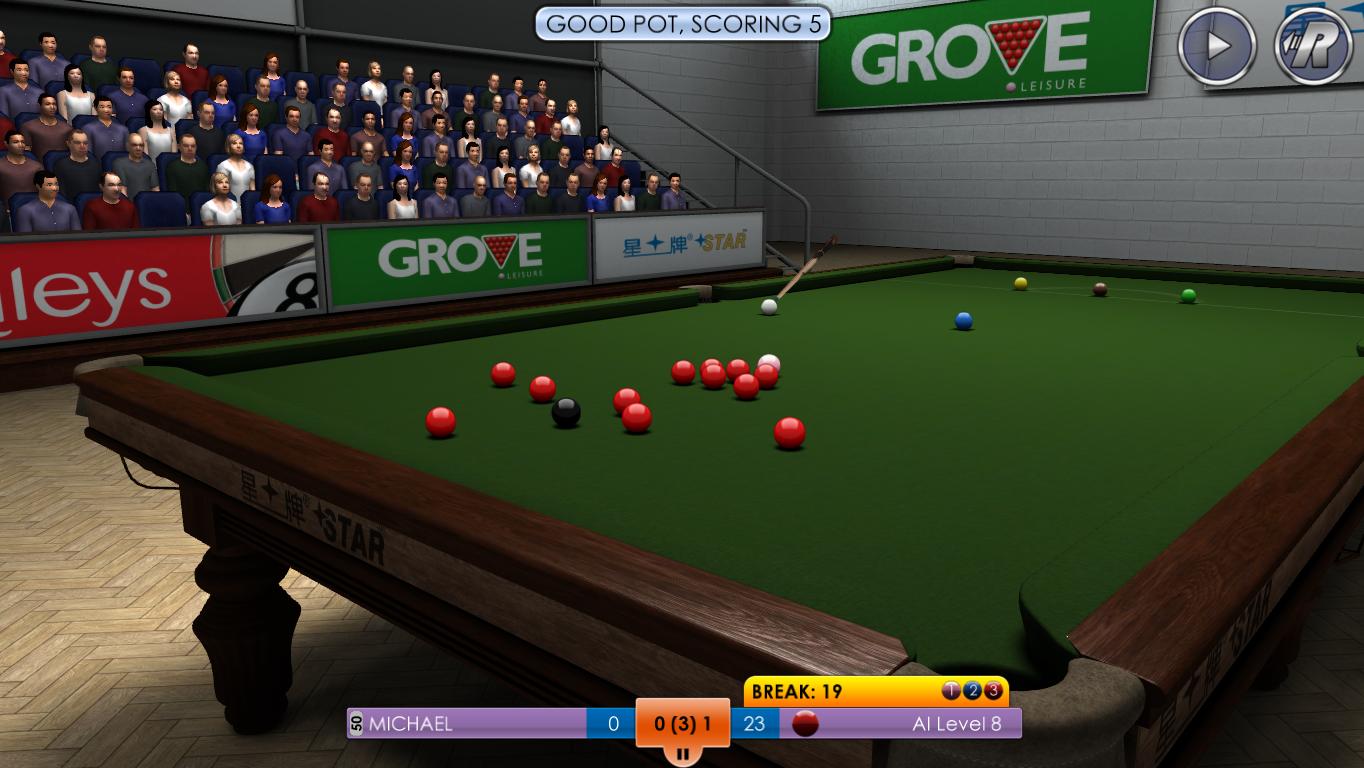
Task: Click the orange frame score panel
Action: [682, 722]
